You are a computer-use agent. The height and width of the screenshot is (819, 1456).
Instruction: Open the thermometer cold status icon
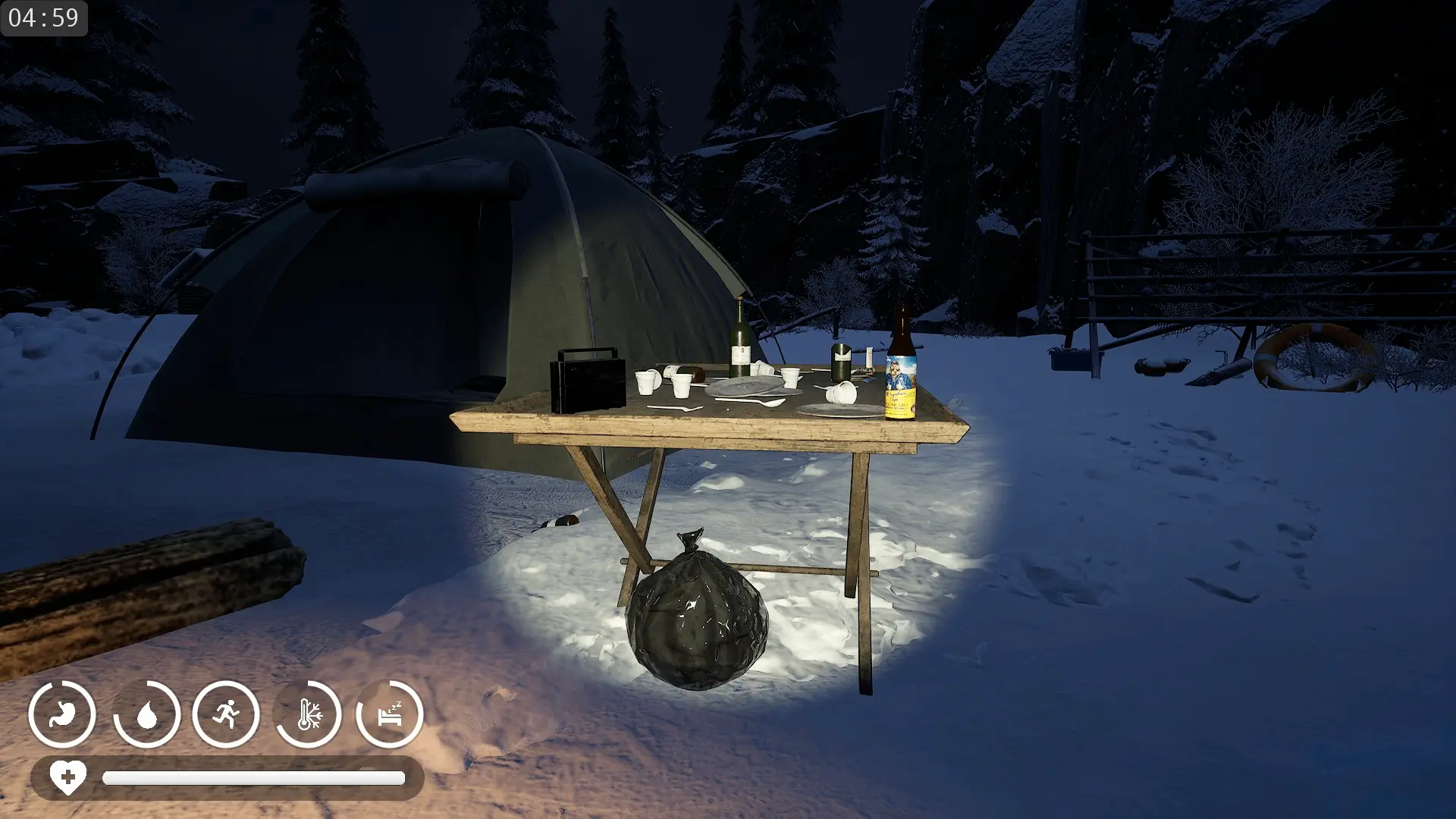(x=309, y=714)
